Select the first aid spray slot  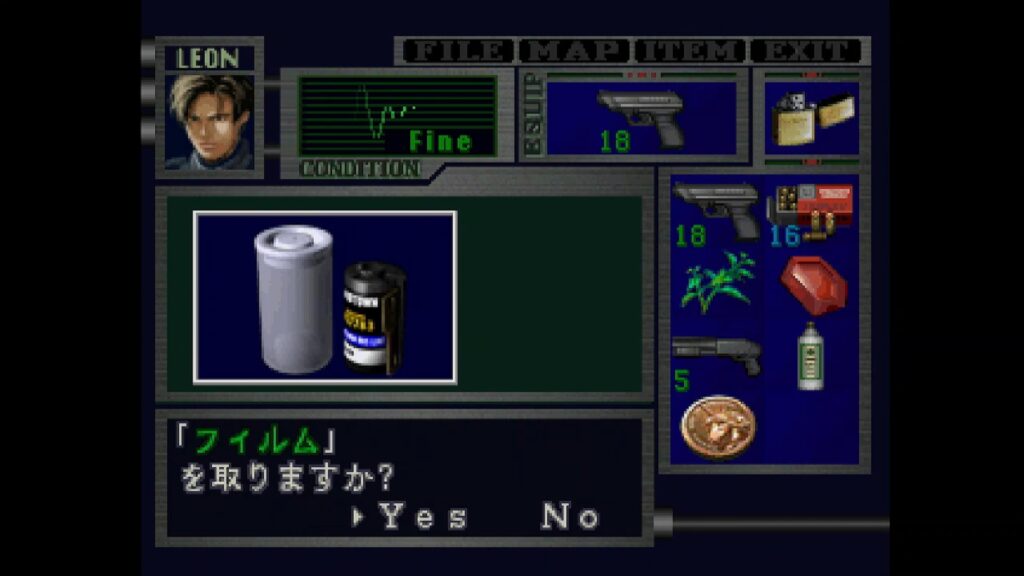point(810,357)
